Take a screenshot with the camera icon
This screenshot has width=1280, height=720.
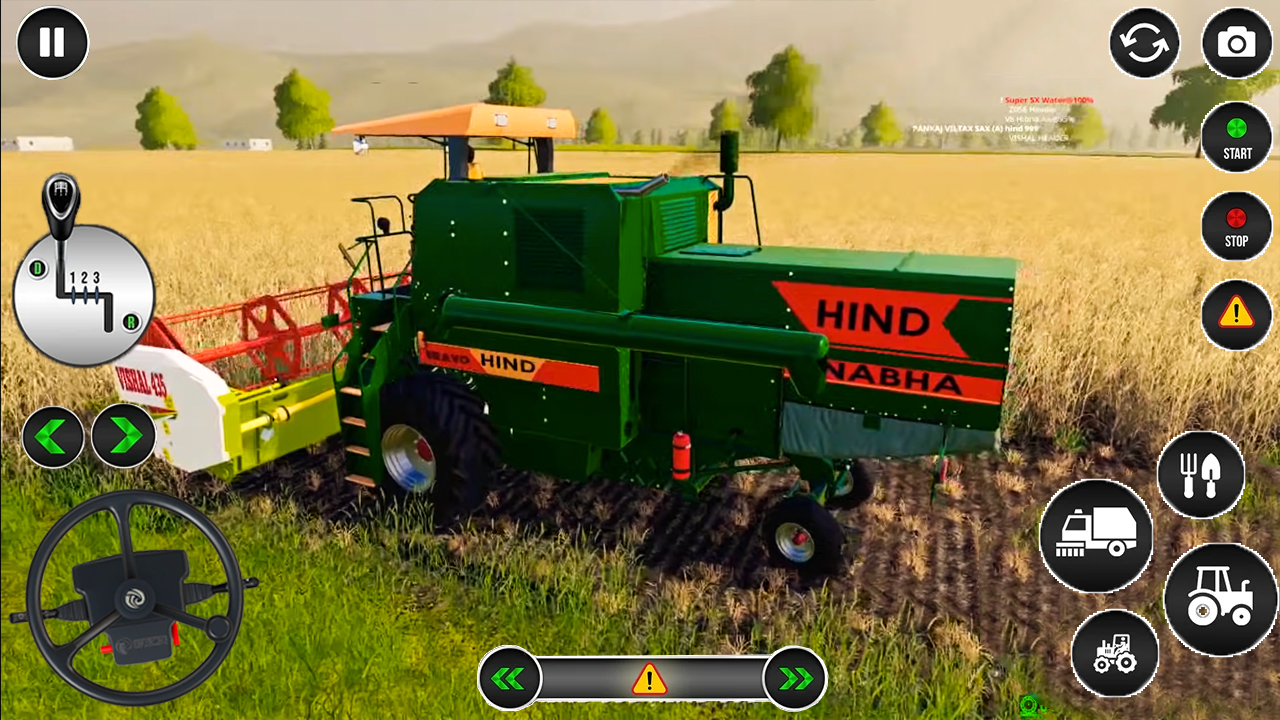pos(1237,43)
